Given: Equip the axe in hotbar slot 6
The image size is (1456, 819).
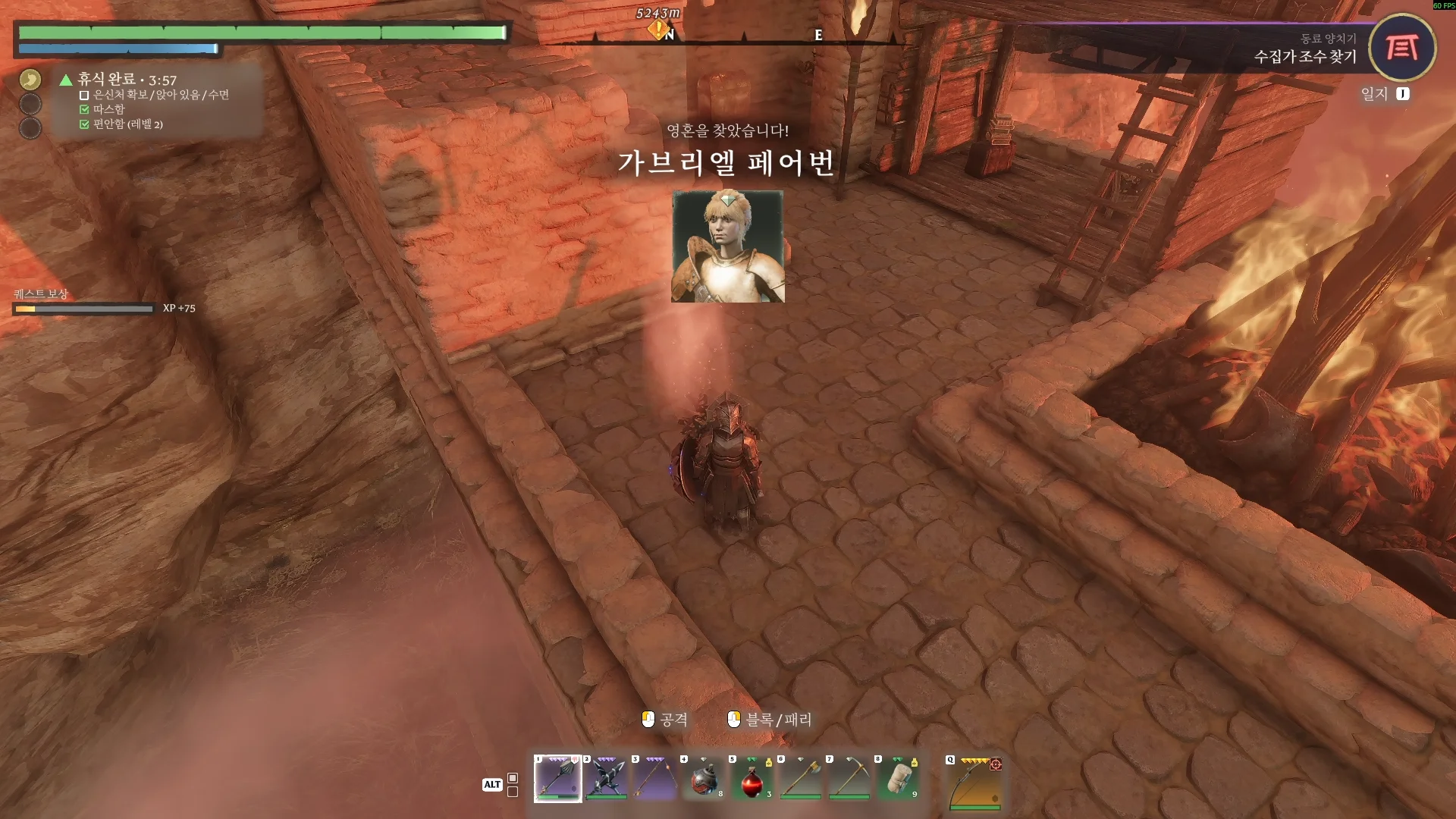Looking at the screenshot, I should (x=800, y=780).
